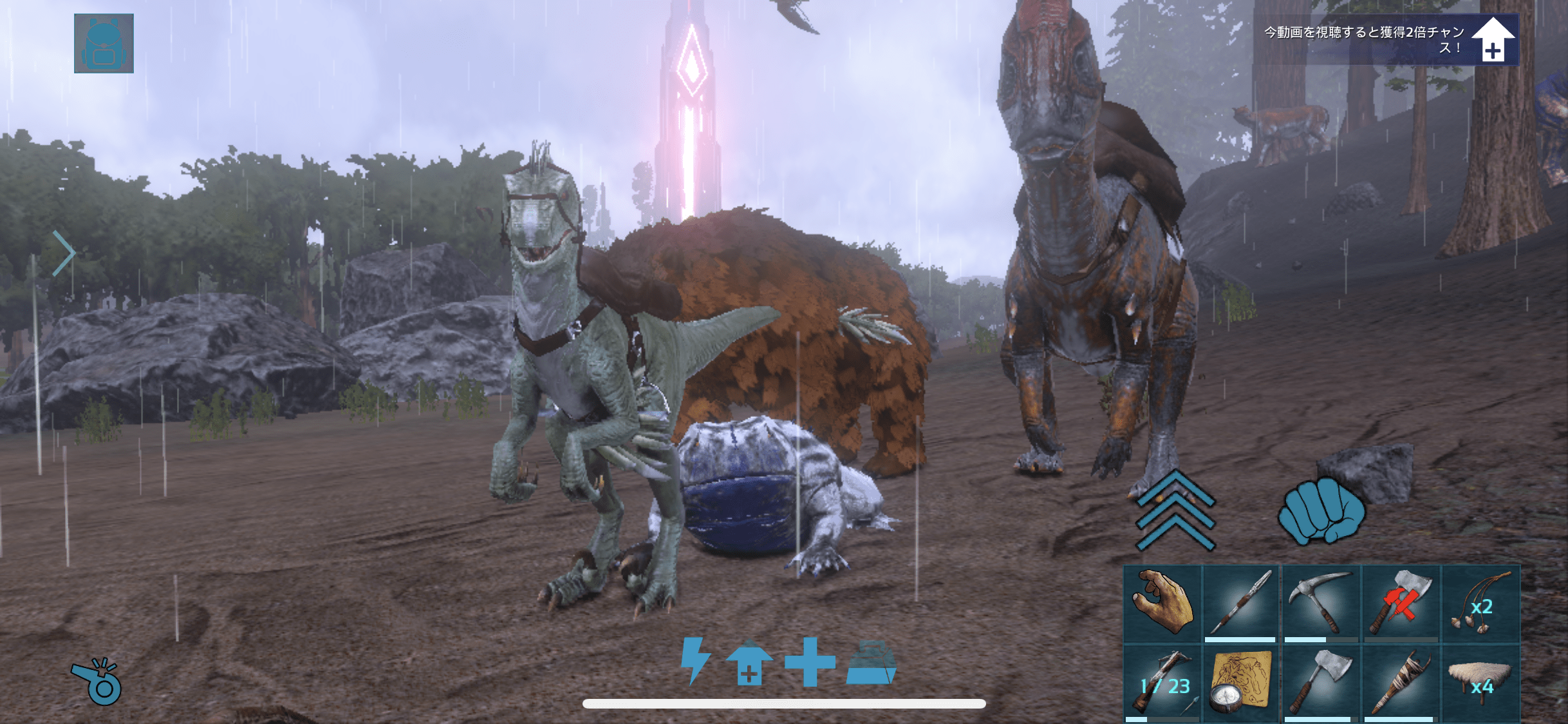Punch with the fist attack button
The width and height of the screenshot is (1568, 724).
click(x=1321, y=512)
